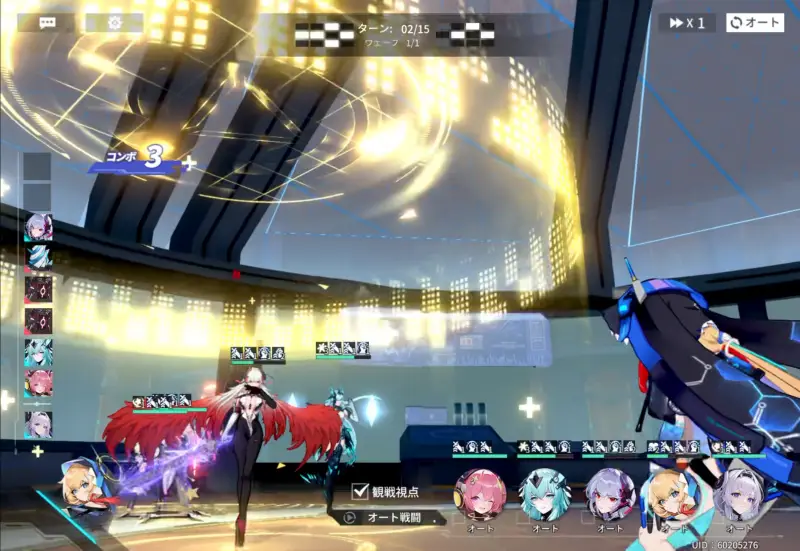The height and width of the screenshot is (551, 800).
Task: Toggle the オート auto mode button
Action: coord(755,22)
